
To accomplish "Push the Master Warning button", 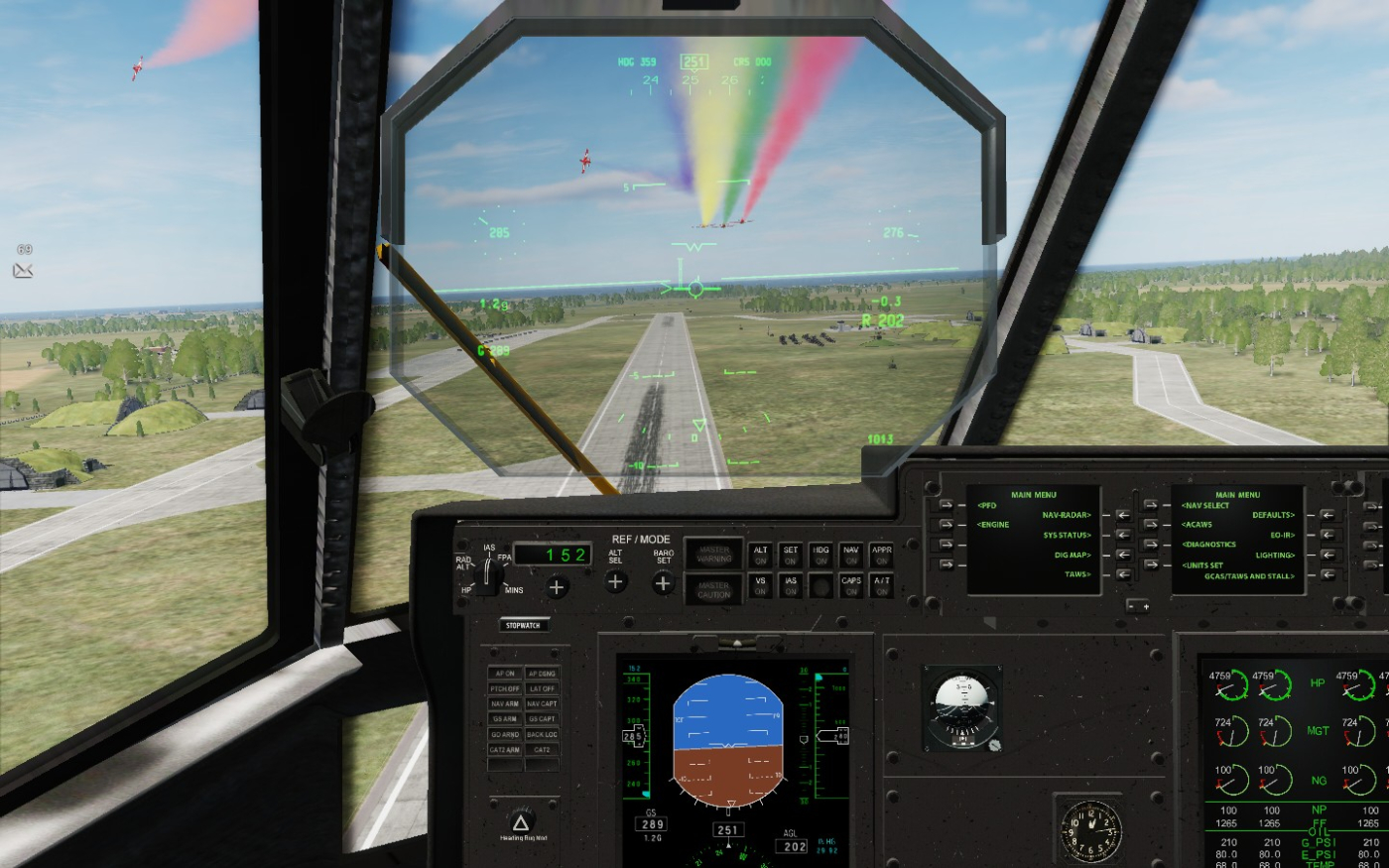I will [x=713, y=554].
